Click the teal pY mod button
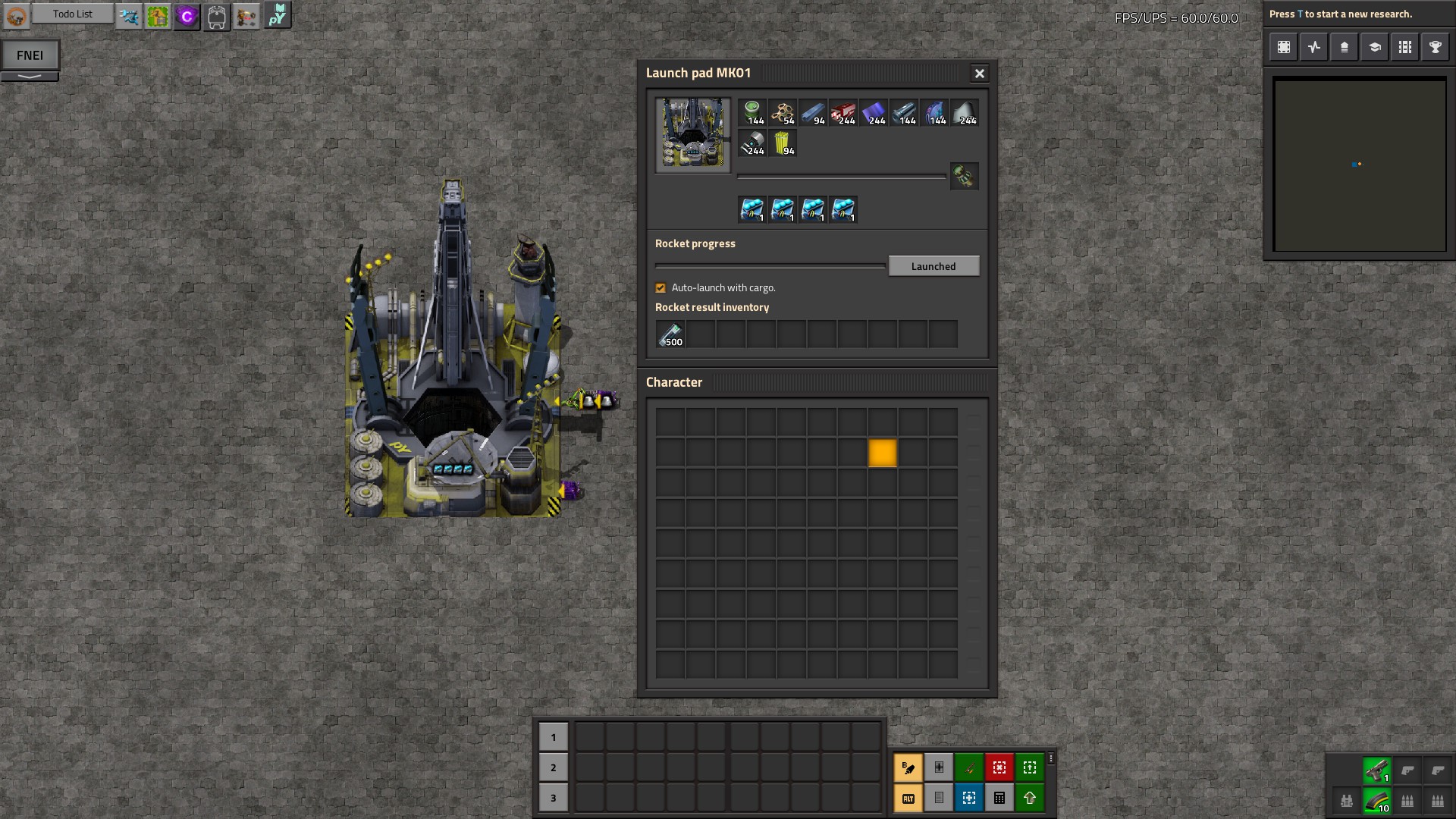 pyautogui.click(x=278, y=15)
